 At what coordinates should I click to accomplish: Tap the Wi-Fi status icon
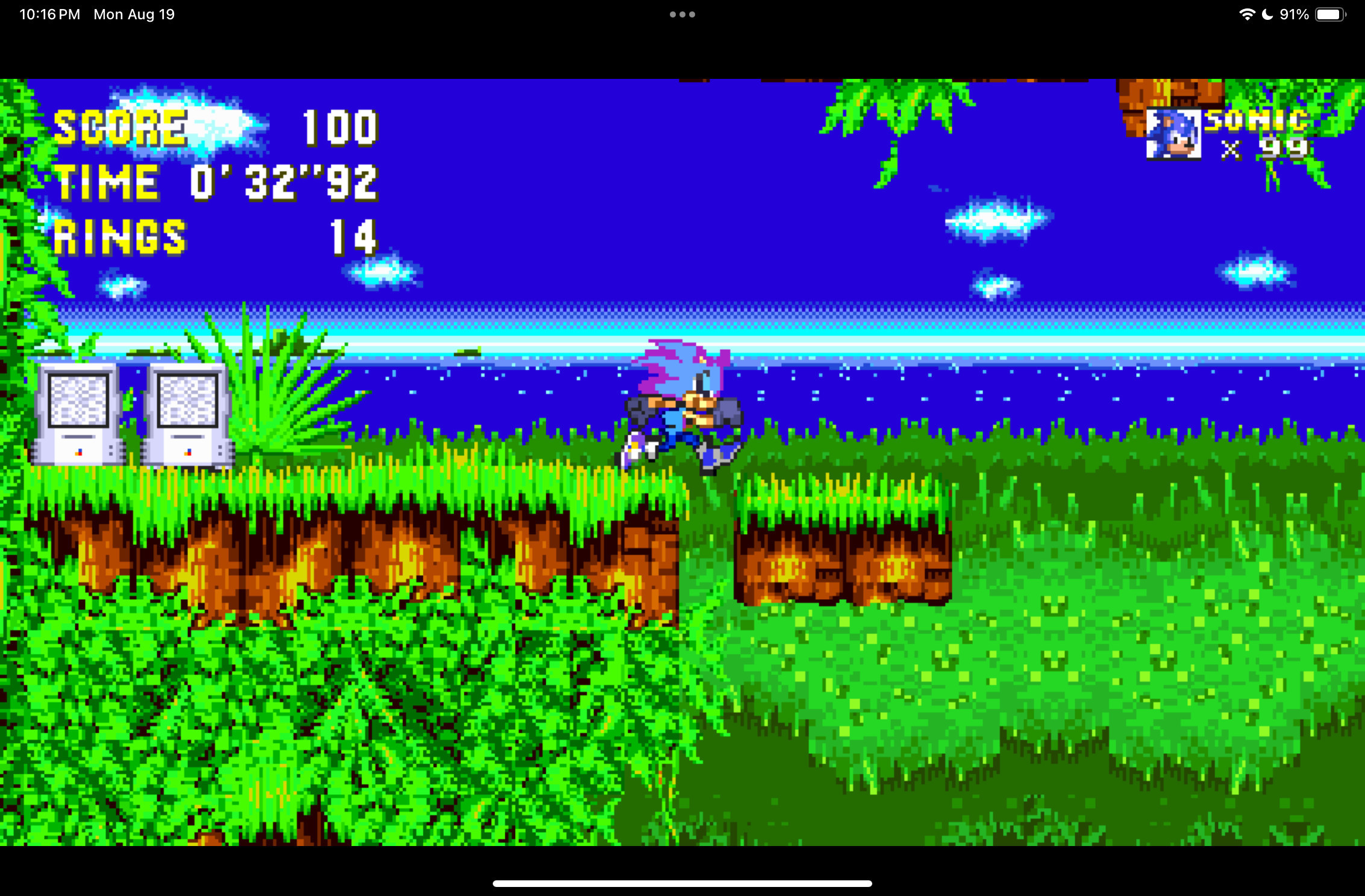click(1247, 13)
